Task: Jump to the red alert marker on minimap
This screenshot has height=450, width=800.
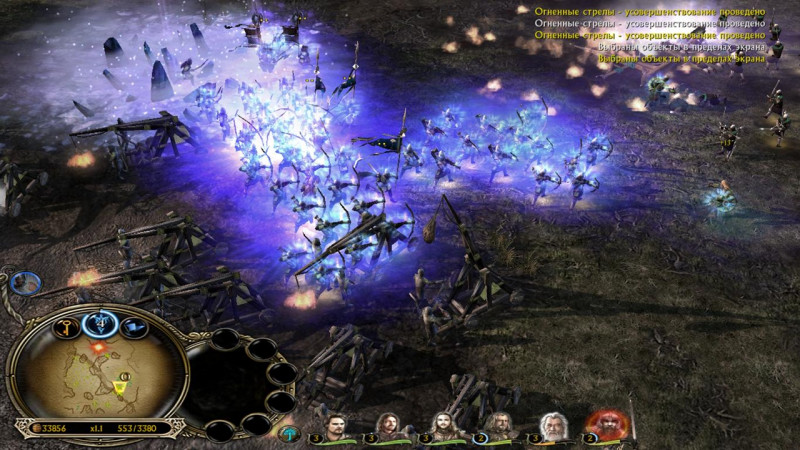Action: pyautogui.click(x=99, y=346)
